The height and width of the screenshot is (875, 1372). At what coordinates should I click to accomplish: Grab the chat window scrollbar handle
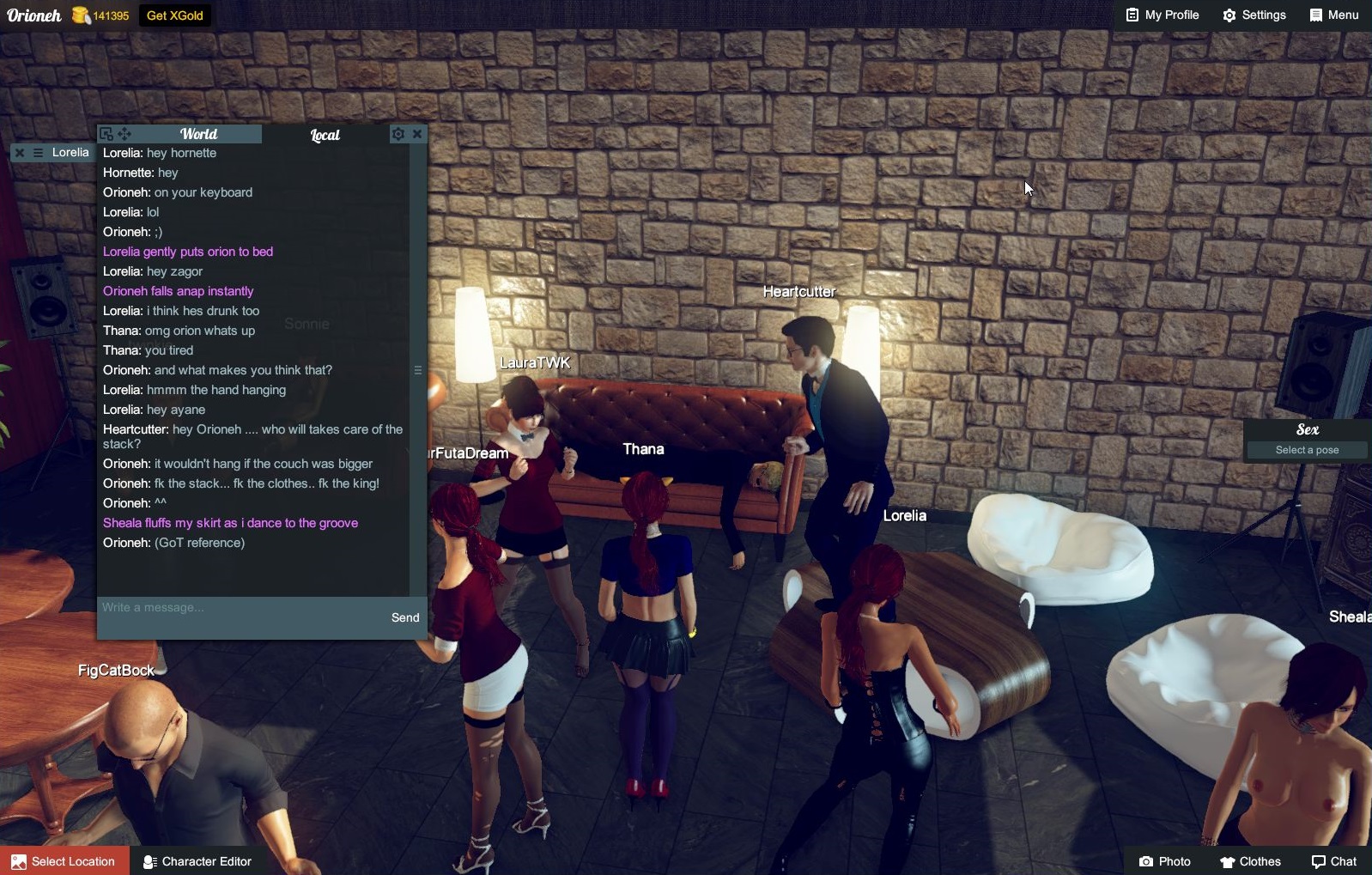click(418, 369)
